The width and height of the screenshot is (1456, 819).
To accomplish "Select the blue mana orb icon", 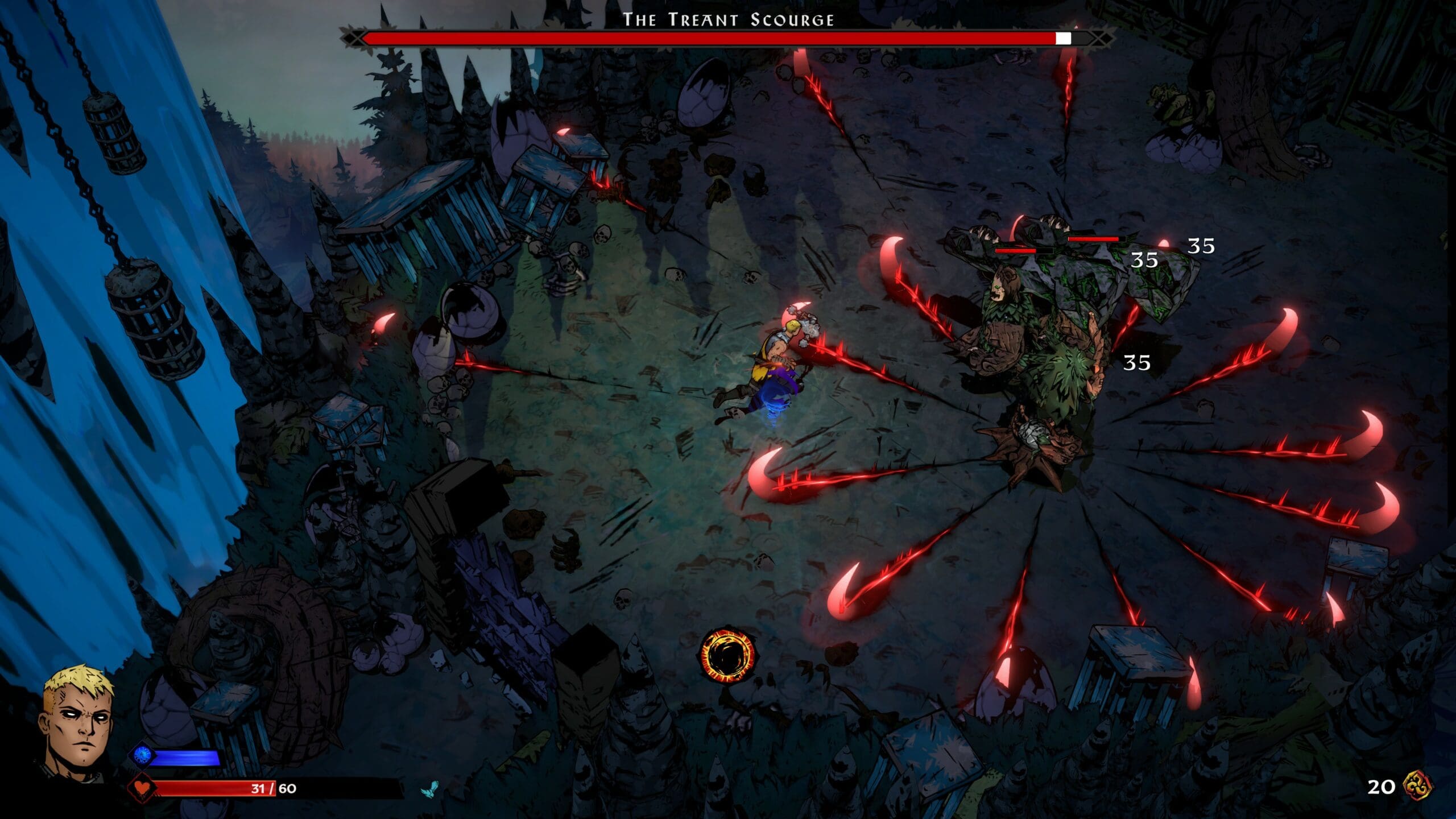I will point(142,755).
